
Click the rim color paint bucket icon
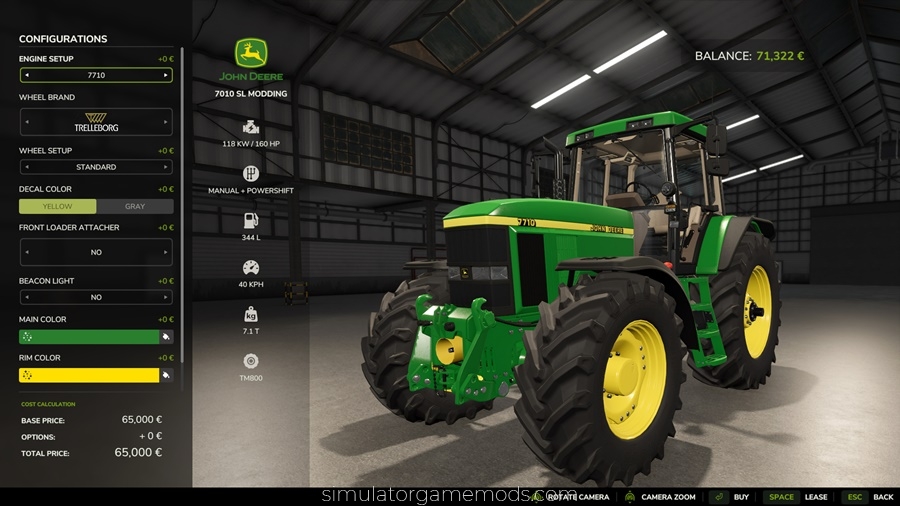click(x=166, y=375)
